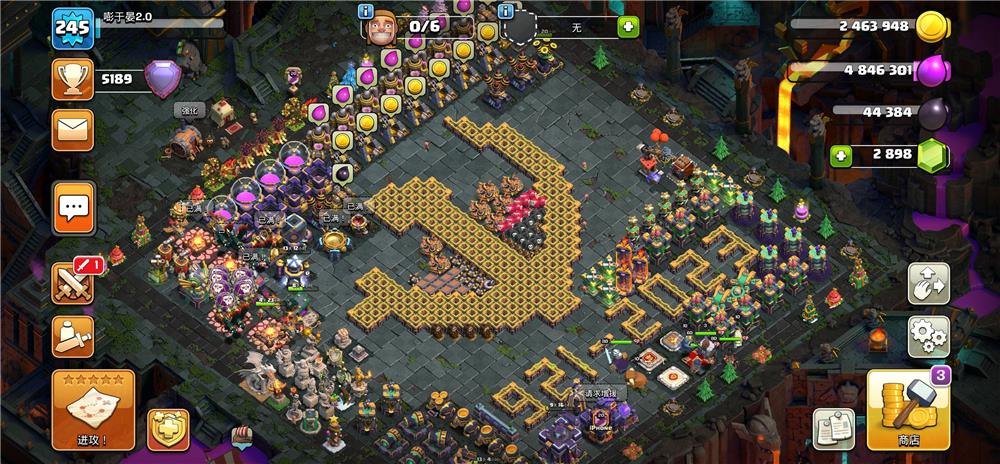This screenshot has height=464, width=1000.
Task: Open the settings gears menu
Action: 928,337
